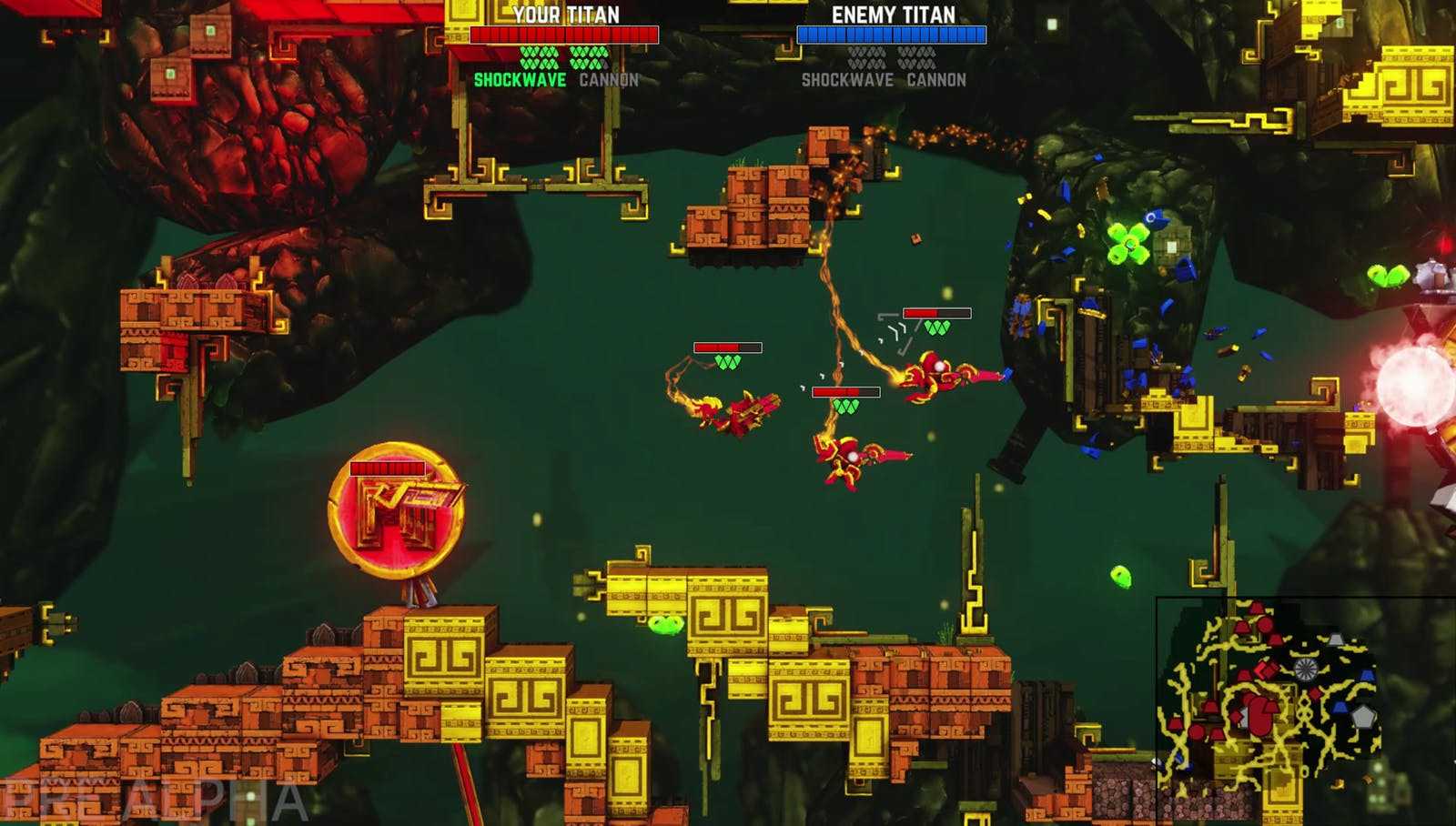This screenshot has width=1456, height=826.
Task: Select your titan's Cannon ability label
Action: 609,80
